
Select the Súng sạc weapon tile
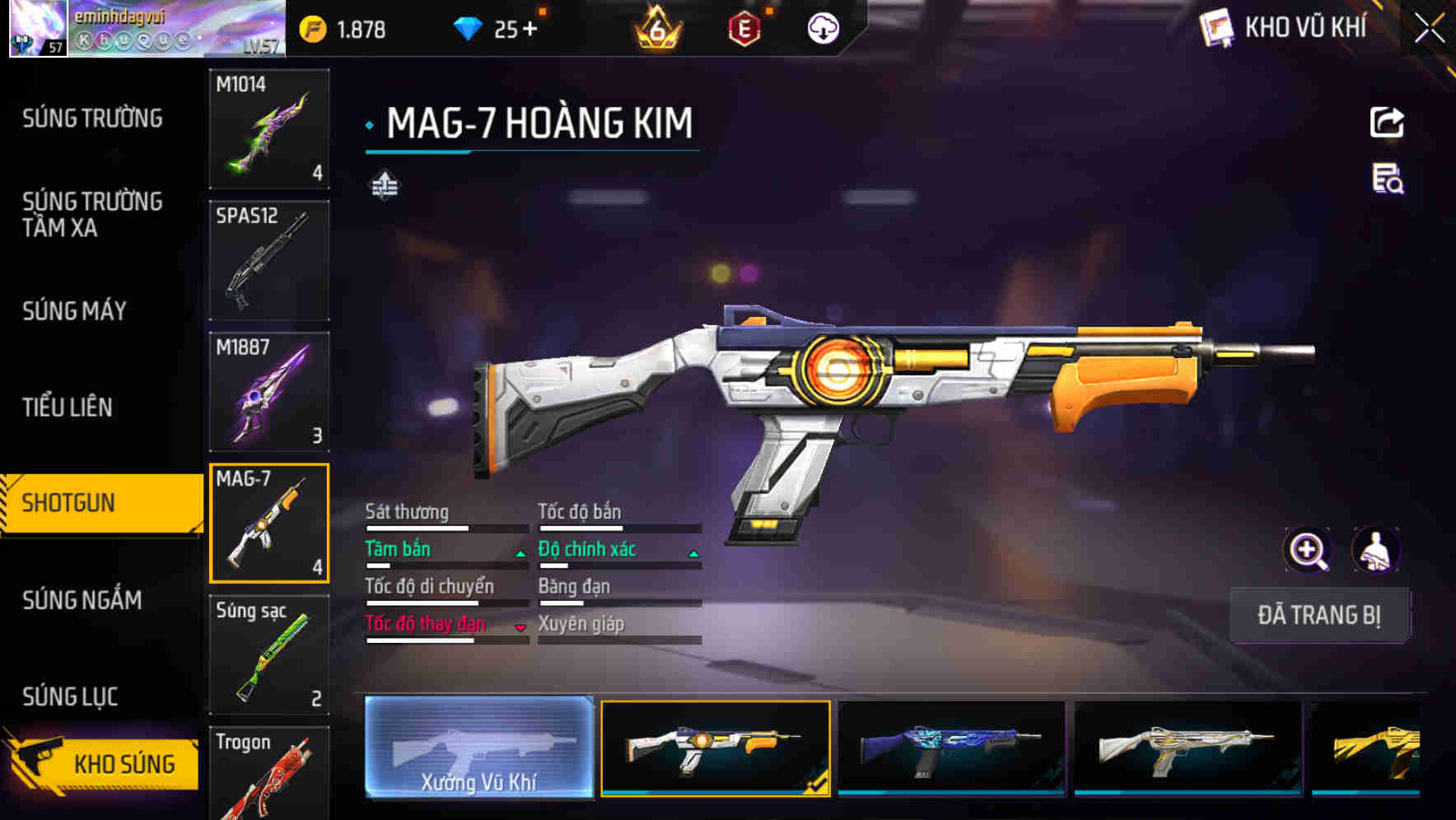pyautogui.click(x=269, y=655)
